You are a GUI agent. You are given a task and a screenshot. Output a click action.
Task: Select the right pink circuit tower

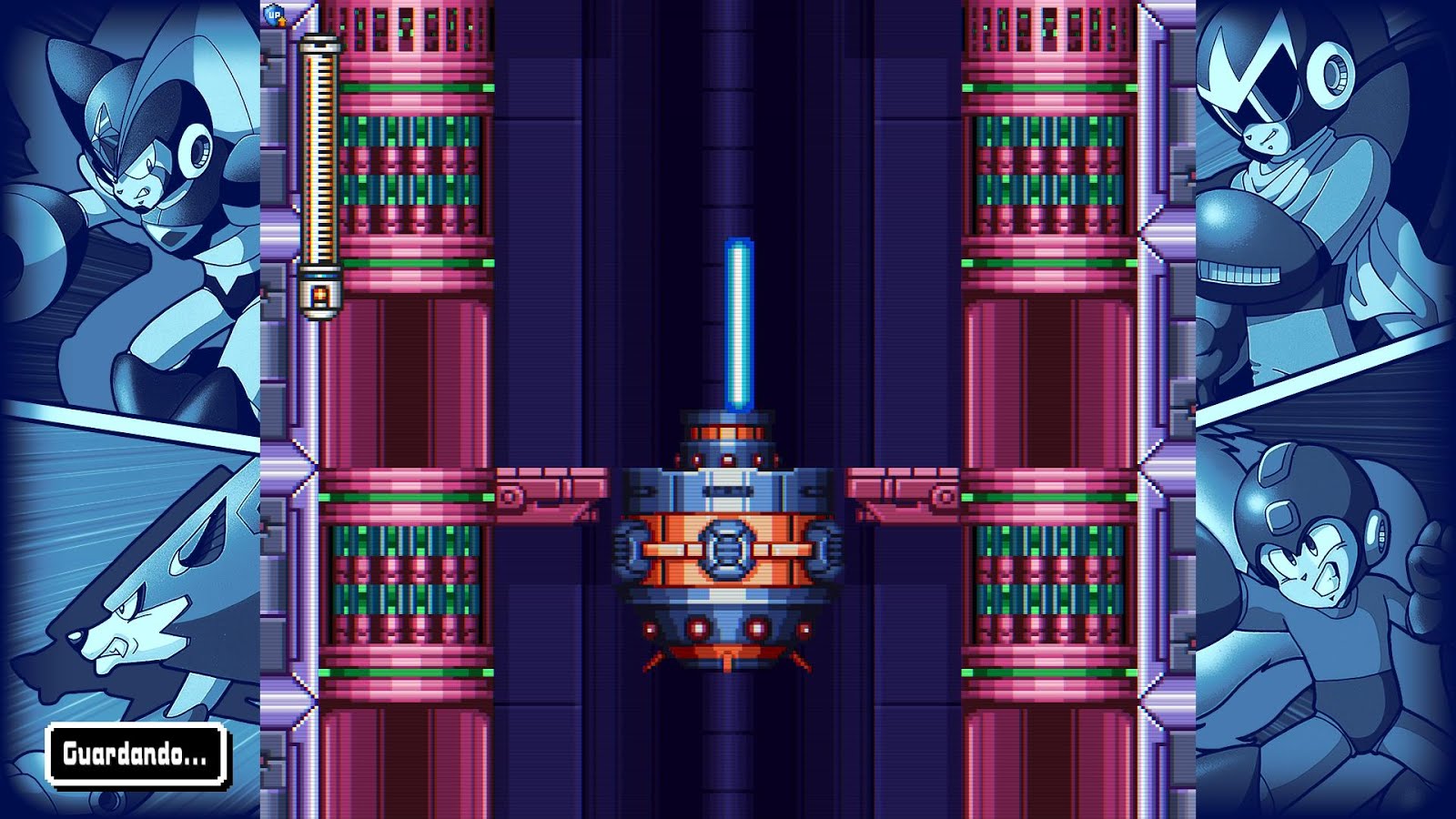pos(1046,164)
